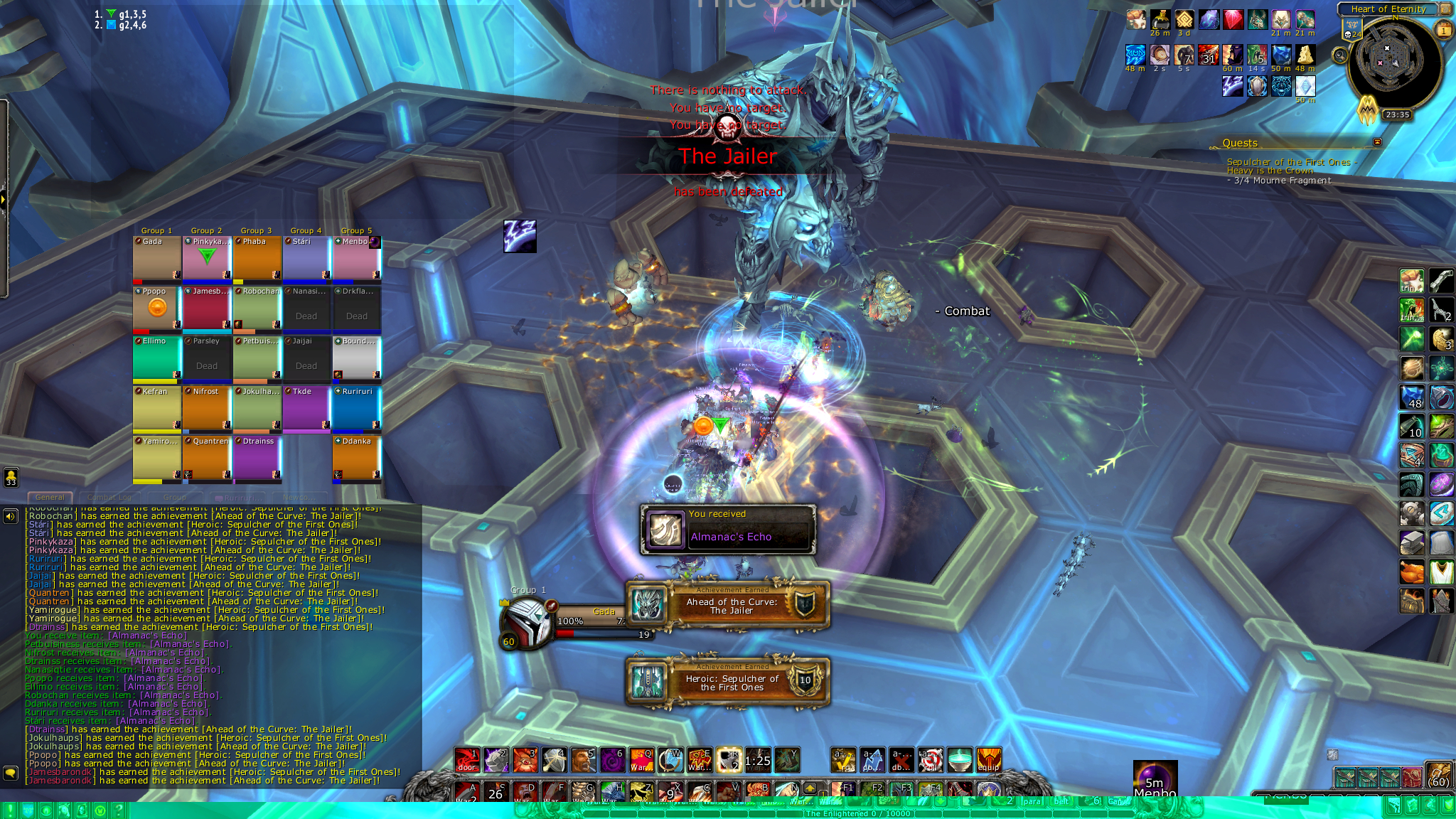Toggle the chat voice speaker button

(11, 516)
